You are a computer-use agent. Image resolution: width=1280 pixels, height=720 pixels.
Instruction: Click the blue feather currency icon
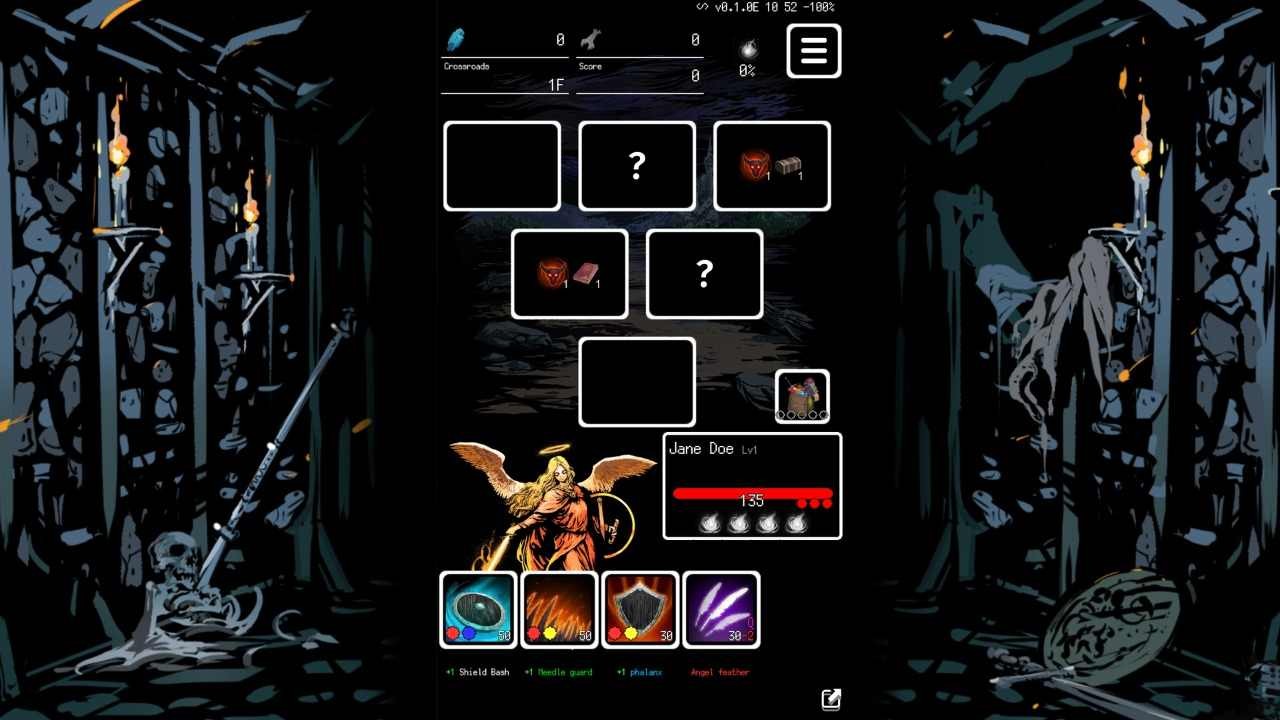[x=456, y=38]
